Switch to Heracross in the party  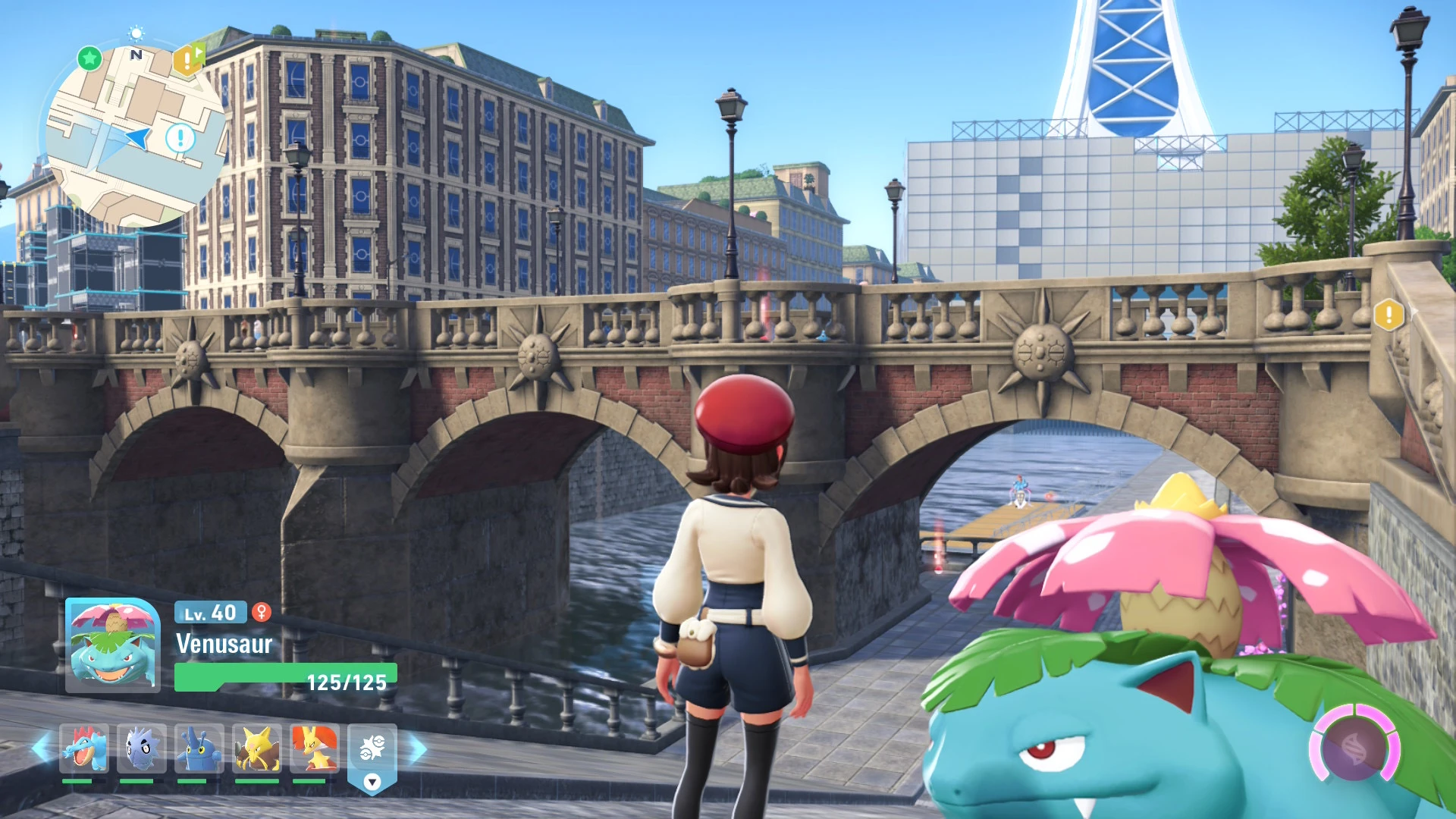click(x=199, y=749)
